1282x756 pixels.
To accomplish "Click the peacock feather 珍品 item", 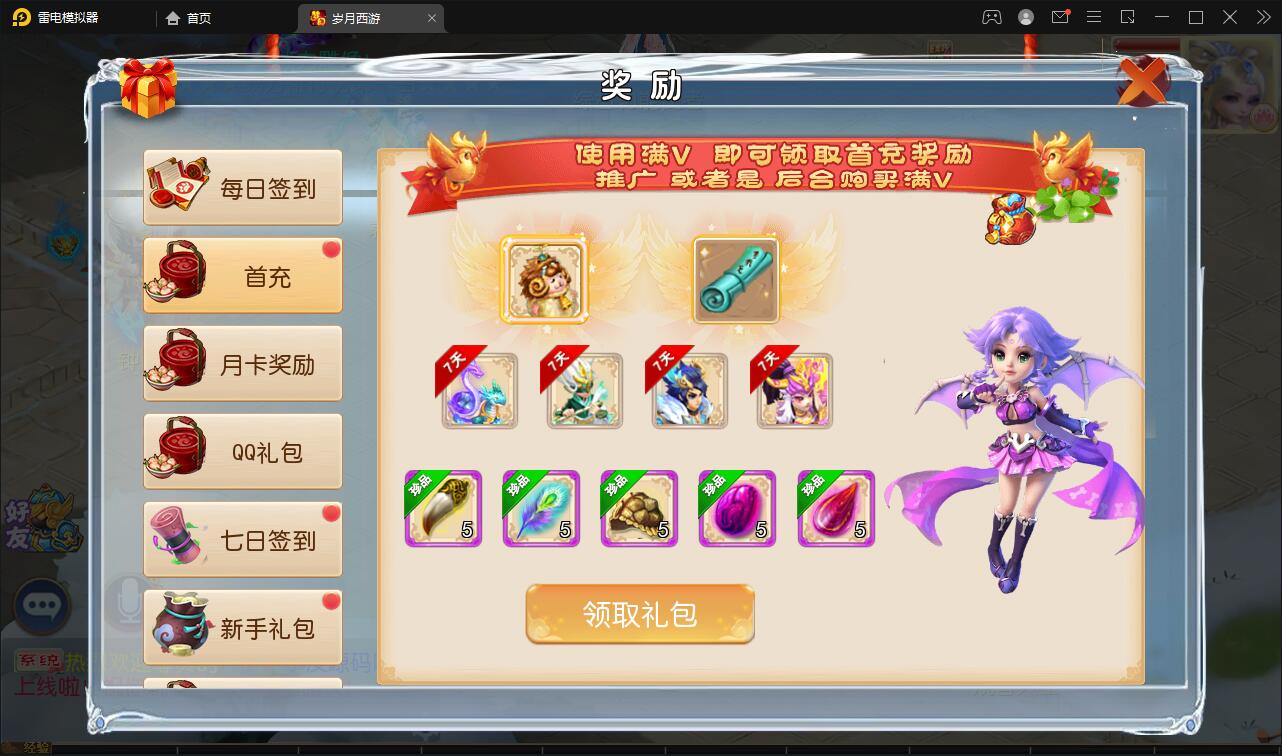I will click(x=540, y=508).
